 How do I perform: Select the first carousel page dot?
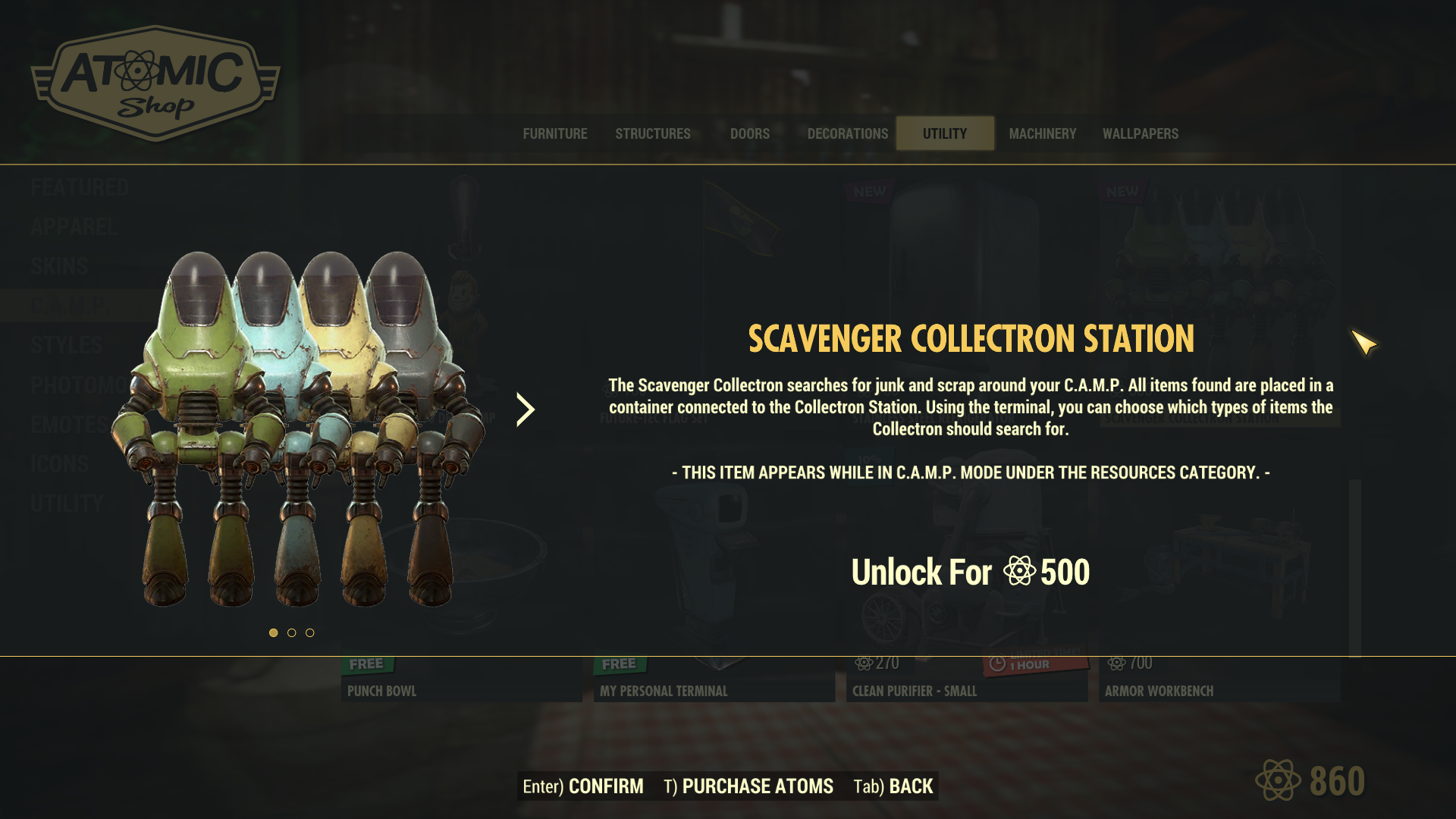tap(272, 632)
